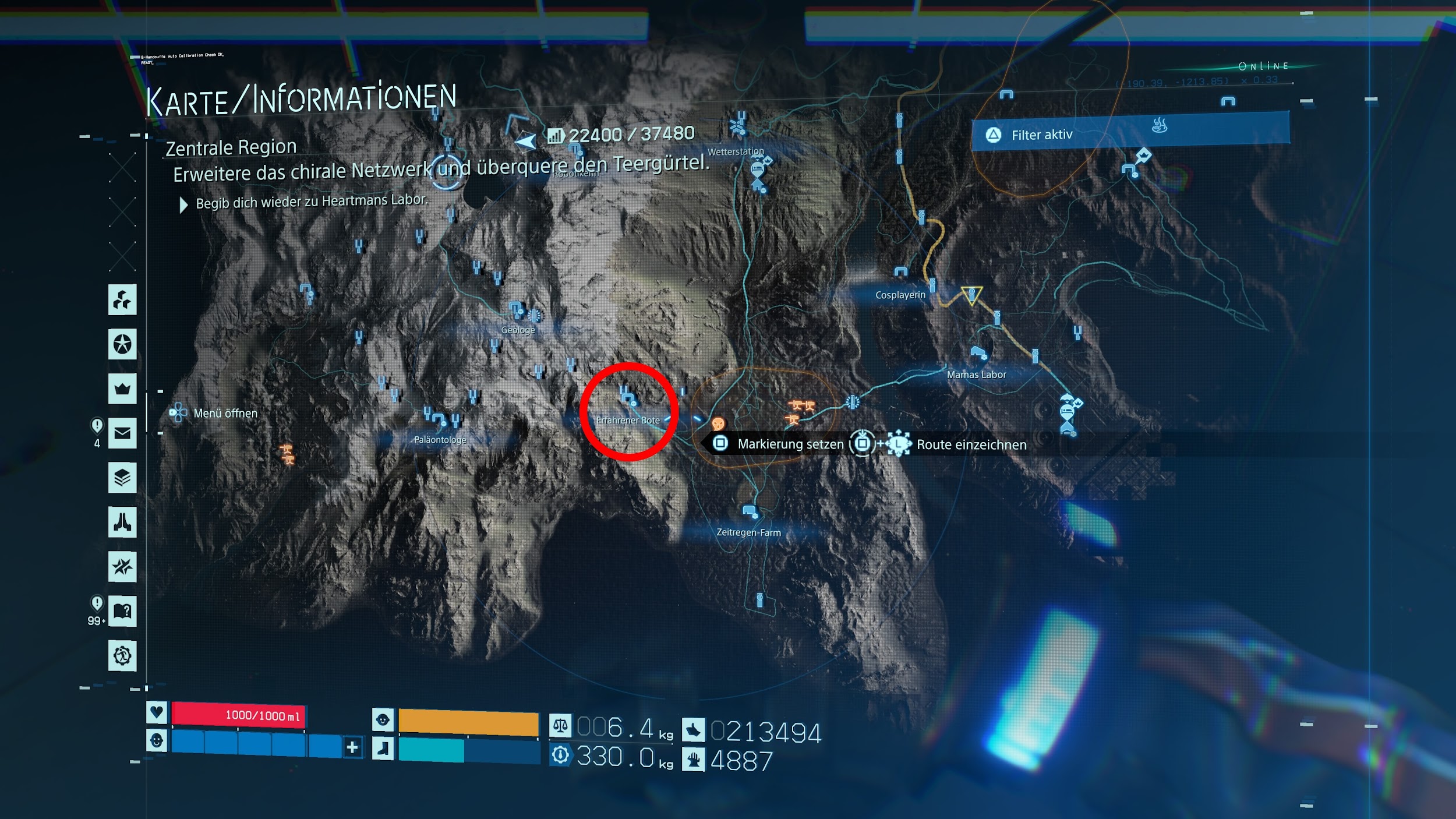The height and width of the screenshot is (819, 1456).
Task: Choose the Mamas Labor map location
Action: point(978,354)
